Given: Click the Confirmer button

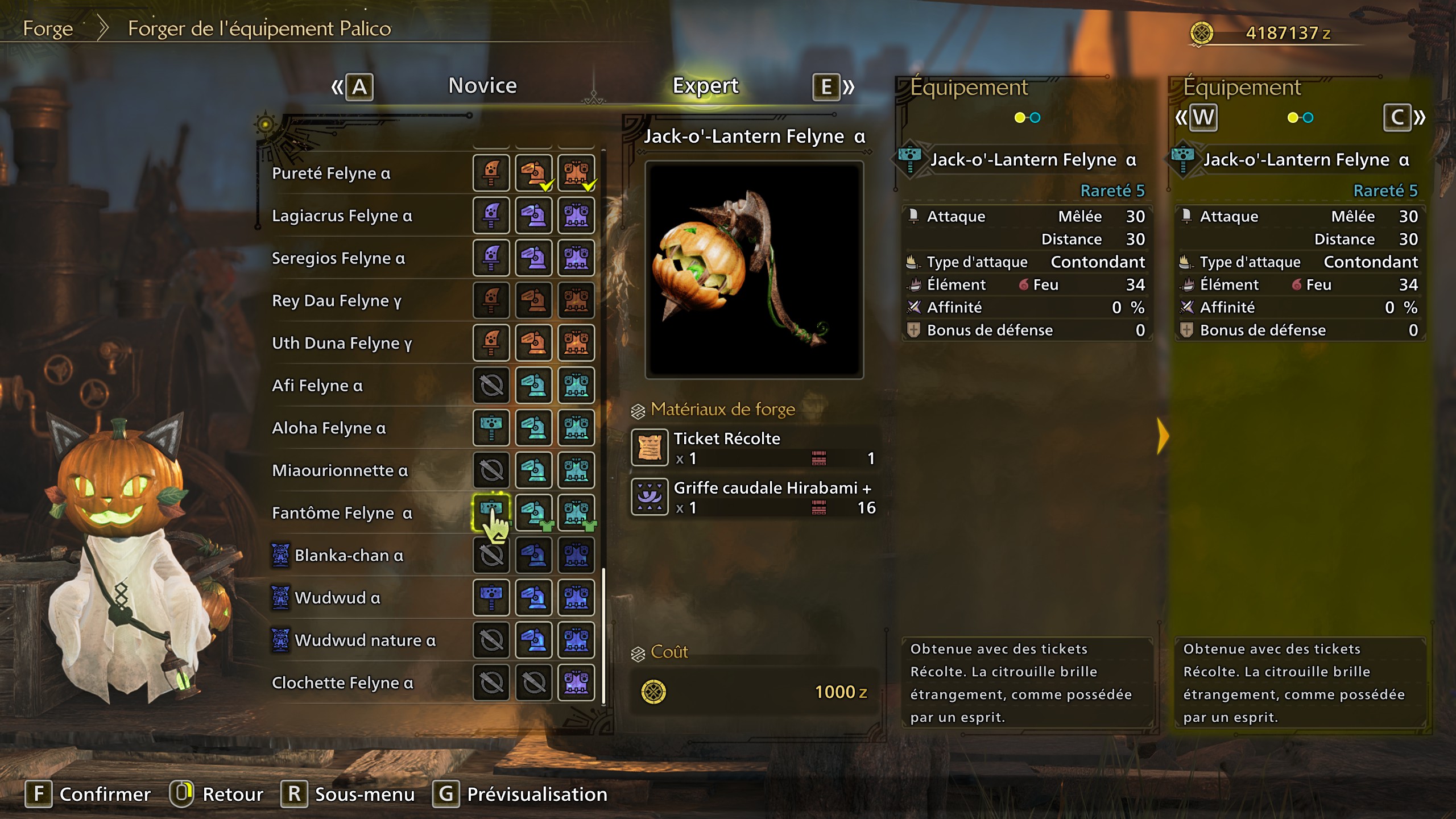Looking at the screenshot, I should (x=105, y=794).
